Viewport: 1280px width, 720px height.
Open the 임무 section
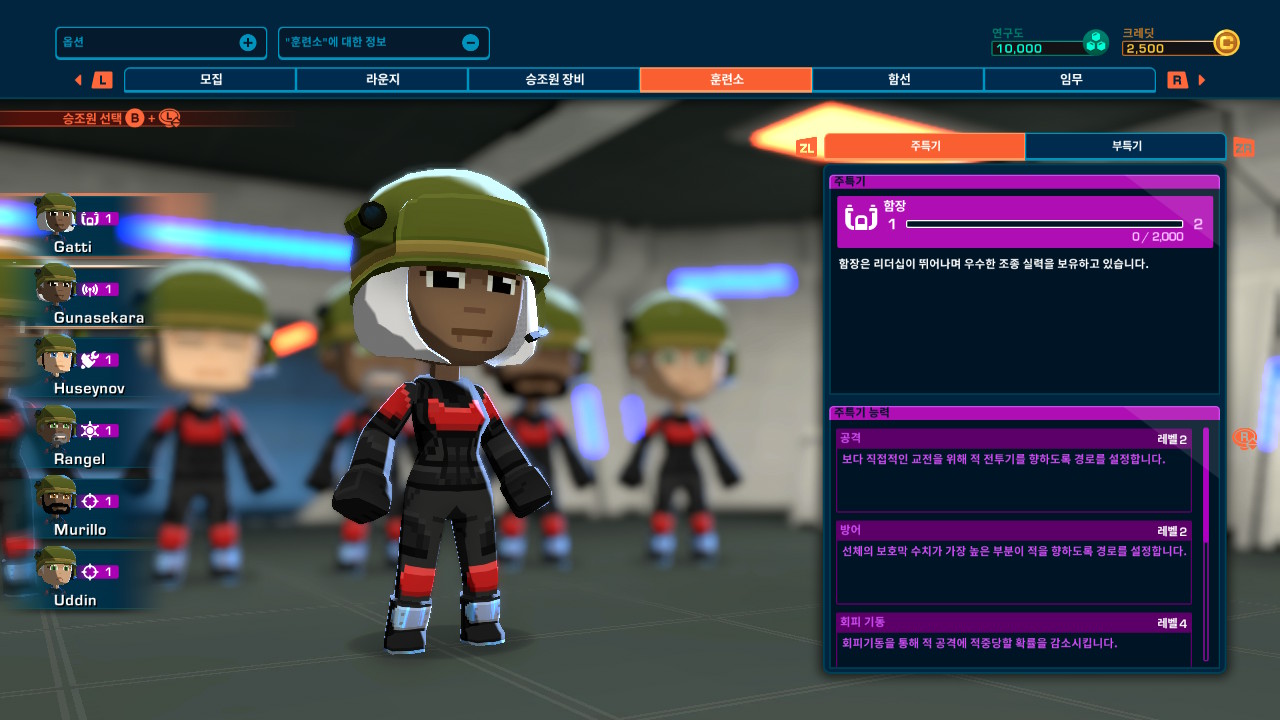(1069, 79)
